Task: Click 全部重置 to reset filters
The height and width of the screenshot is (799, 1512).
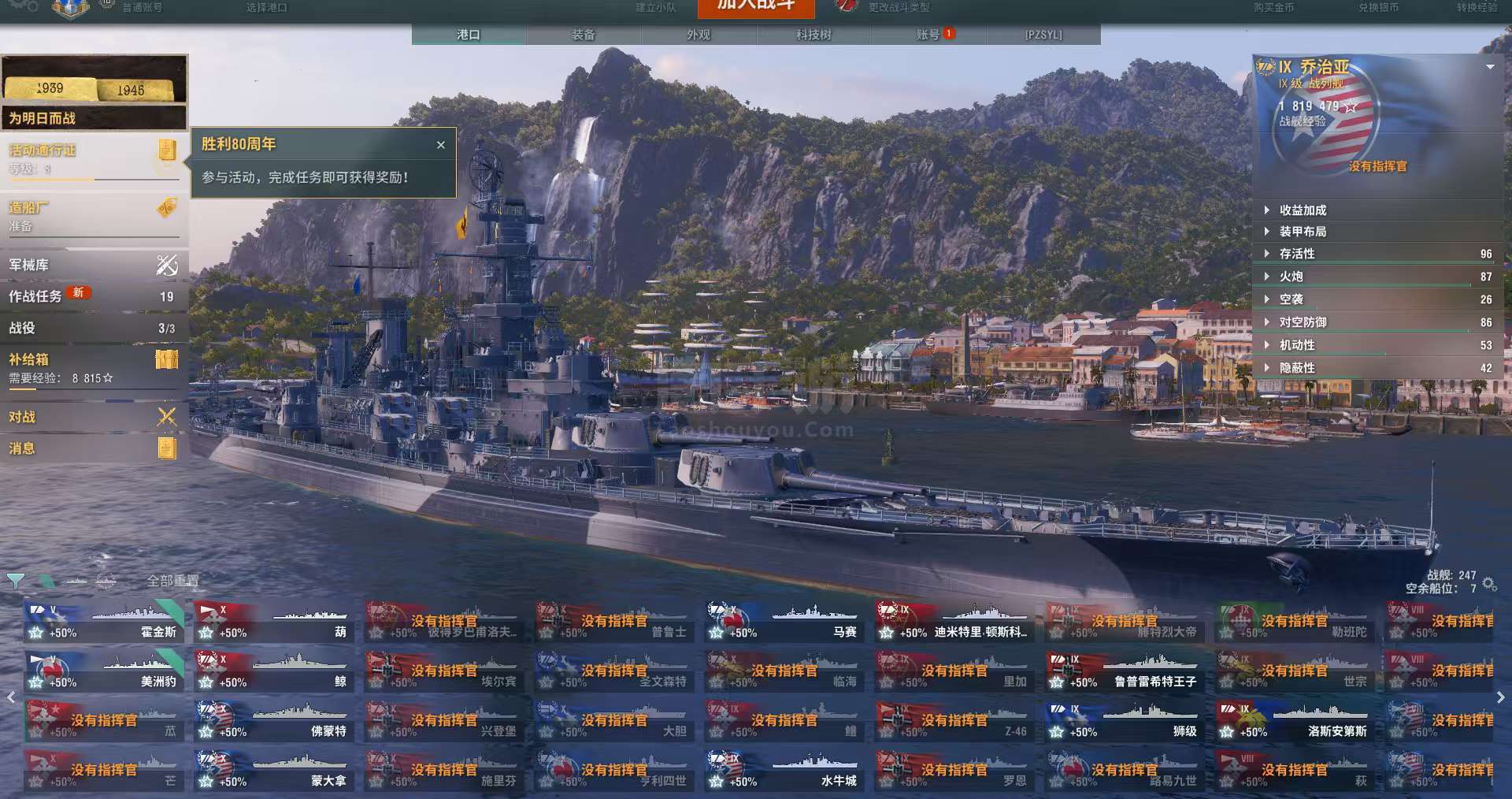Action: click(x=173, y=581)
